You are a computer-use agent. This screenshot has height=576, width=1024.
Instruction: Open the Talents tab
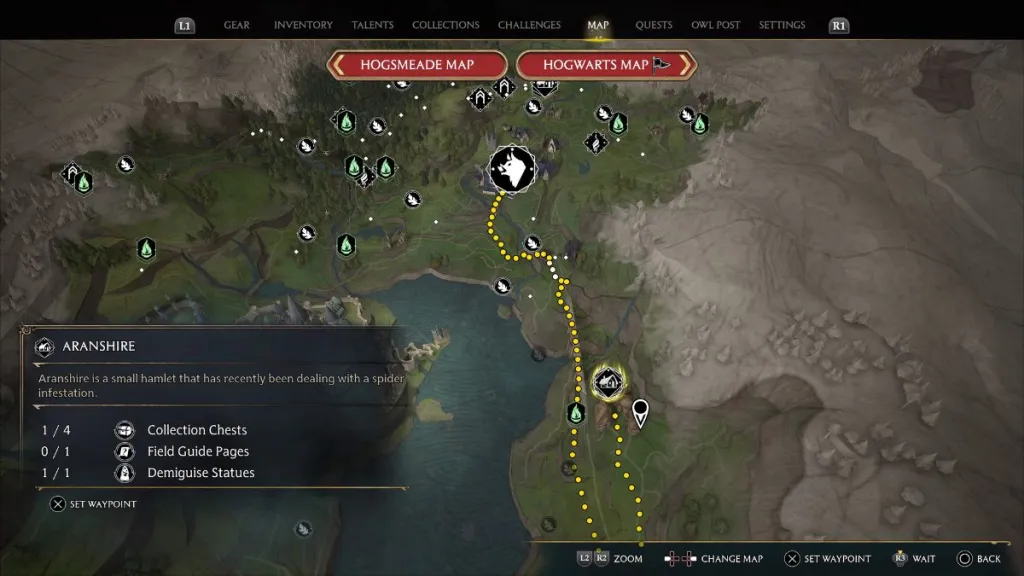(372, 25)
